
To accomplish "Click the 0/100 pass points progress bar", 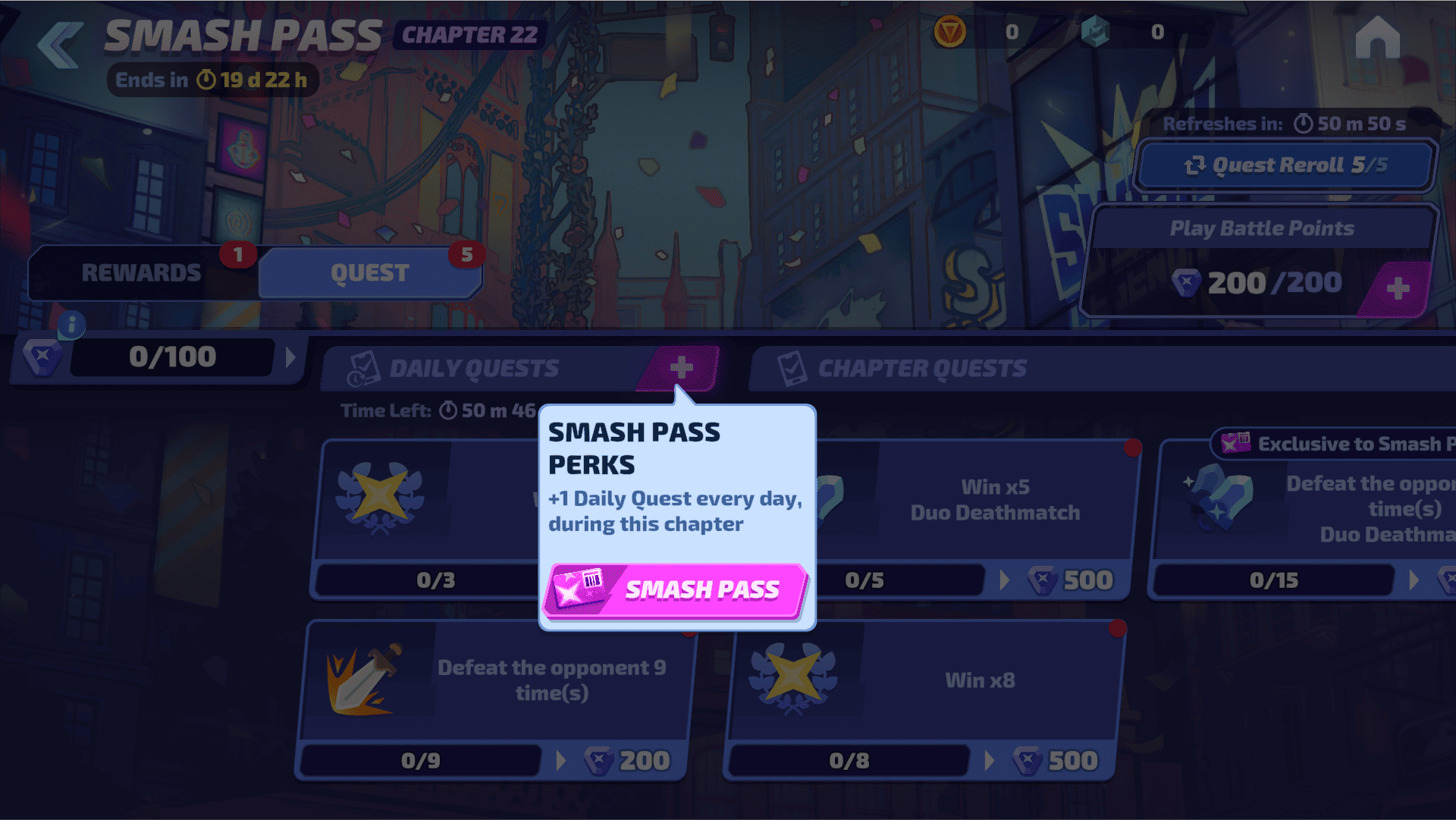I will point(172,357).
